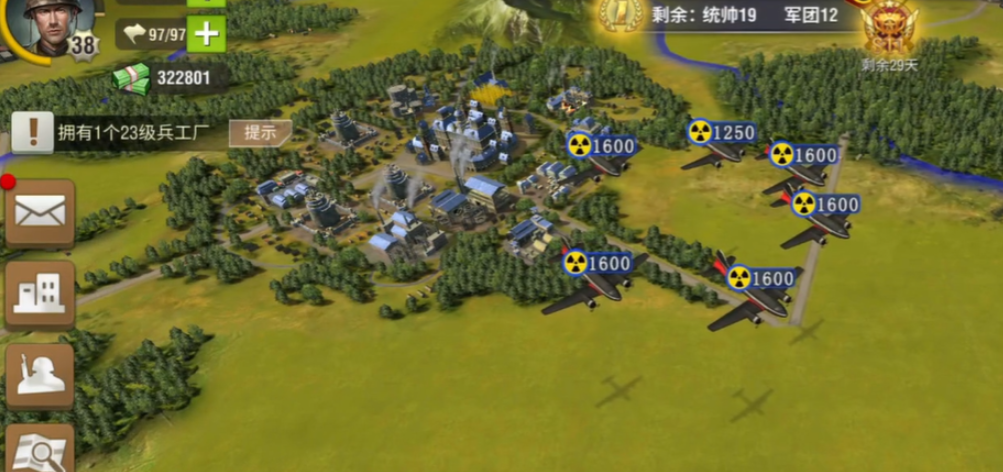This screenshot has width=1003, height=472.
Task: Select the exclamation mark quest tracker
Action: click(x=32, y=132)
